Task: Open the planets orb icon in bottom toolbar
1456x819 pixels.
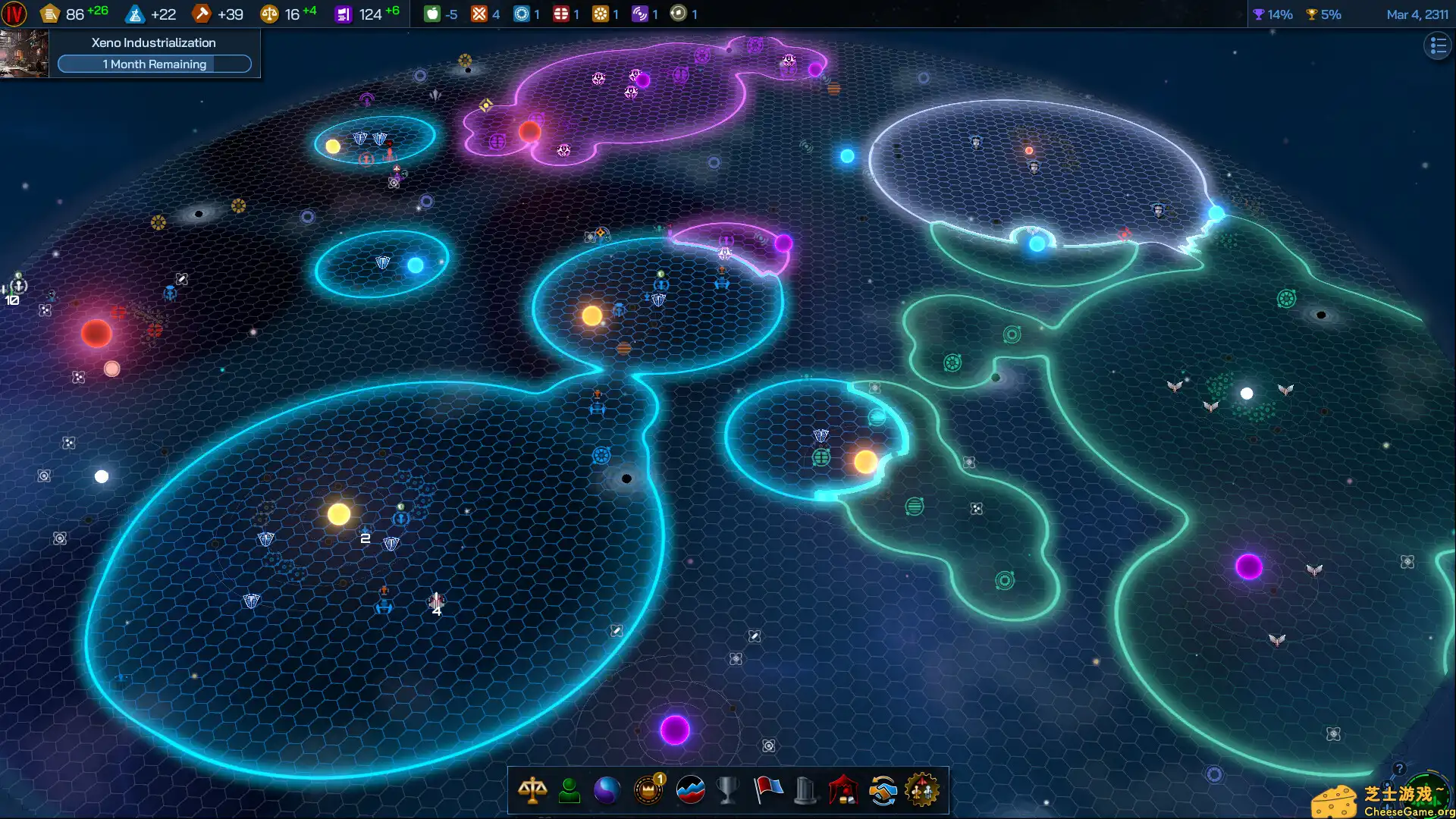Action: pos(609,790)
